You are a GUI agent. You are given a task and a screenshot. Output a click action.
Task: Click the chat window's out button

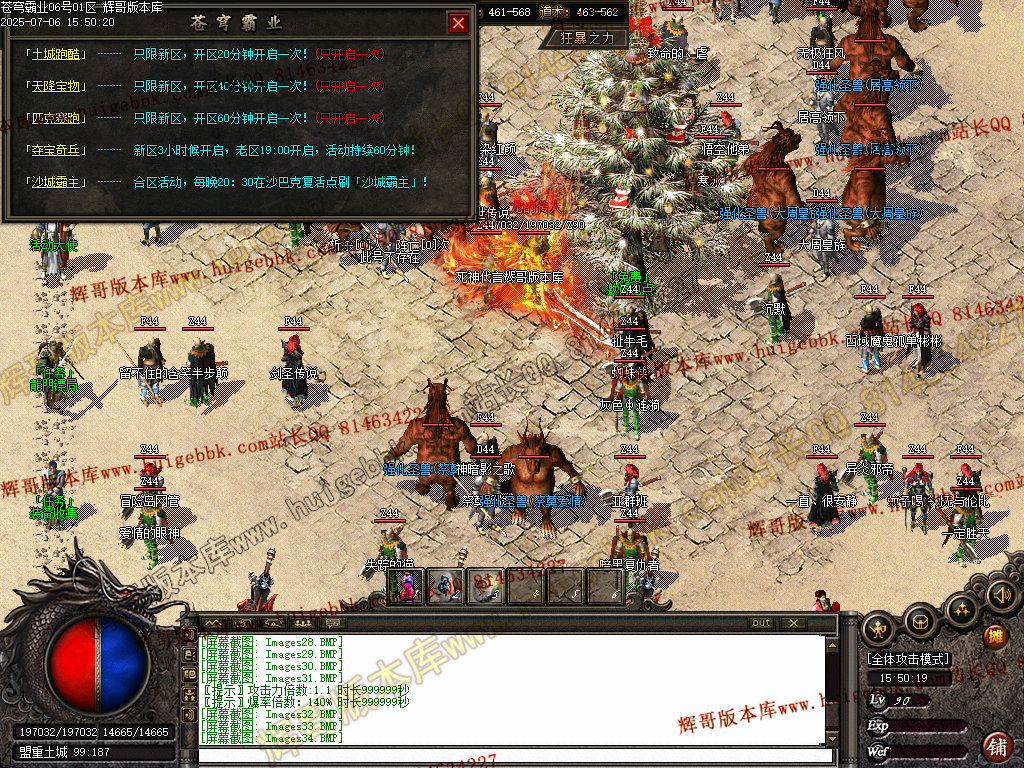coord(762,623)
